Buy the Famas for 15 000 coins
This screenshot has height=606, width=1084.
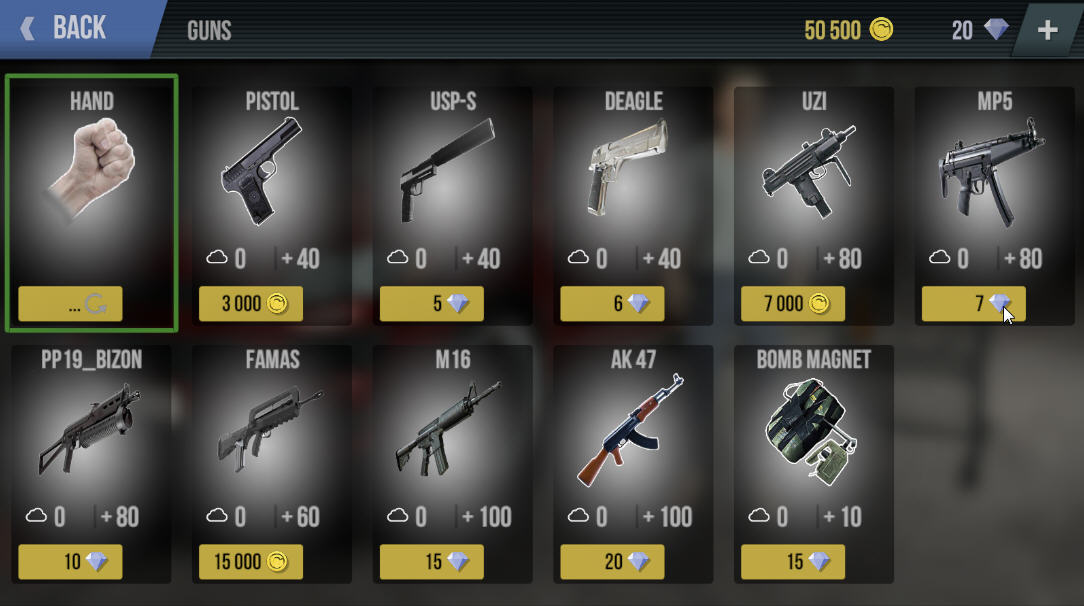click(x=251, y=562)
